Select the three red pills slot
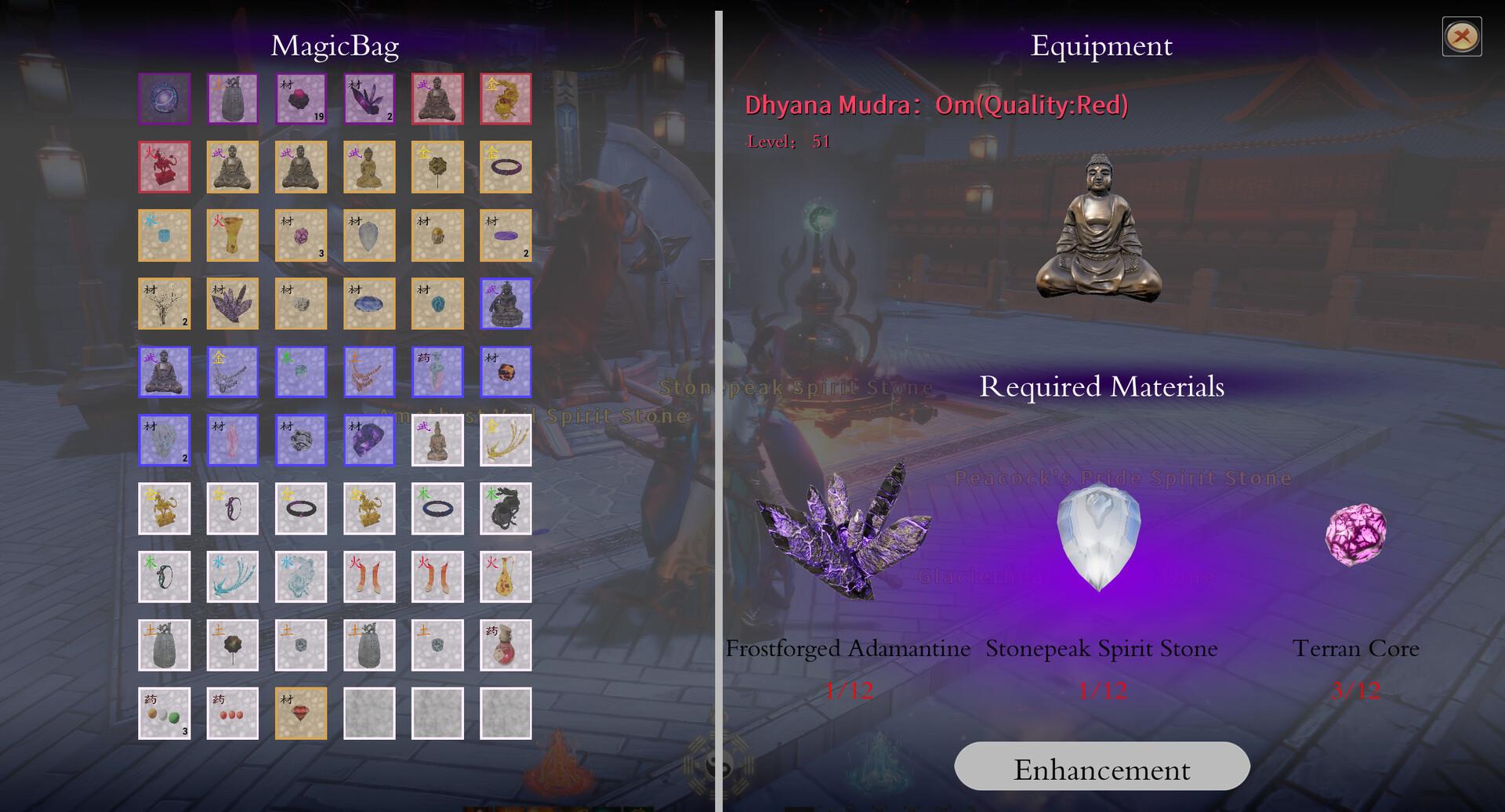Viewport: 1505px width, 812px height. (x=233, y=713)
